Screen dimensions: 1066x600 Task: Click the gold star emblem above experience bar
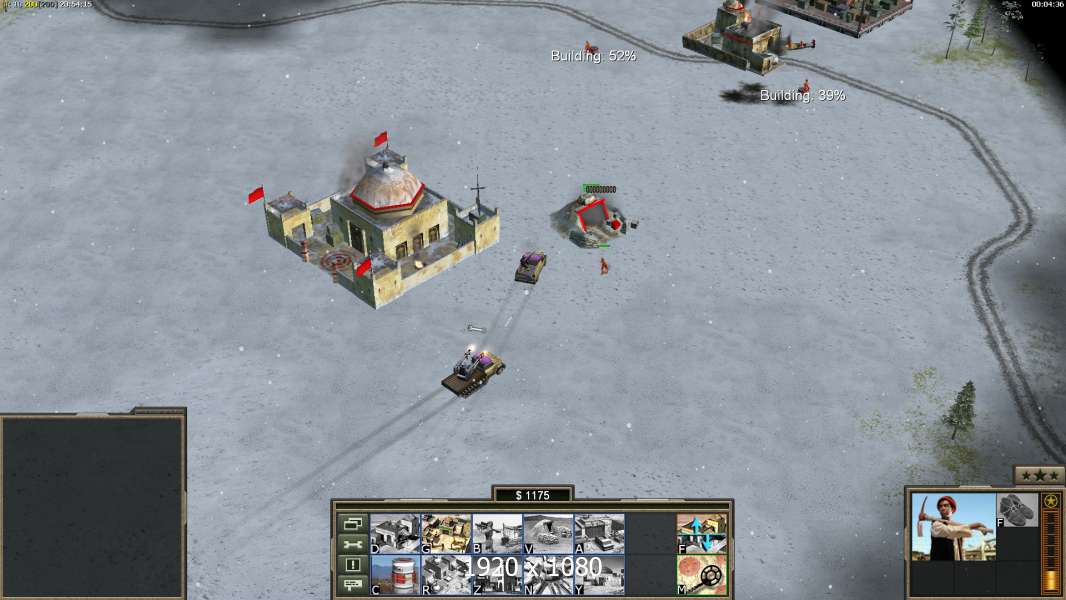coord(1050,500)
